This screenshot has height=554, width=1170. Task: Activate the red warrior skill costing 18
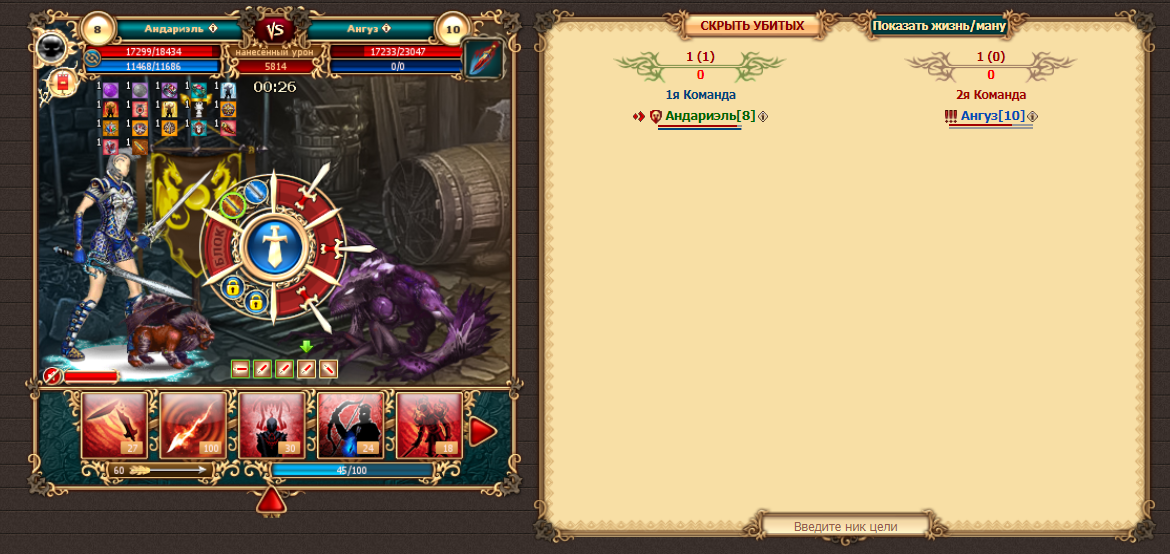pyautogui.click(x=429, y=424)
